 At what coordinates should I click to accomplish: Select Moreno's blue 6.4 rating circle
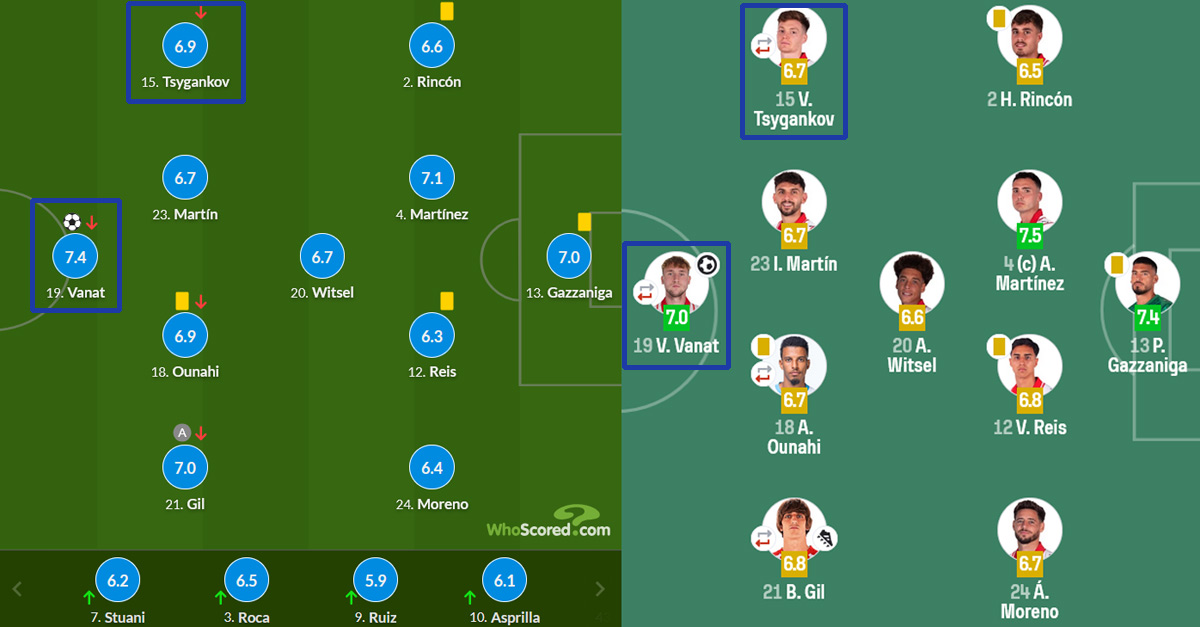point(432,468)
